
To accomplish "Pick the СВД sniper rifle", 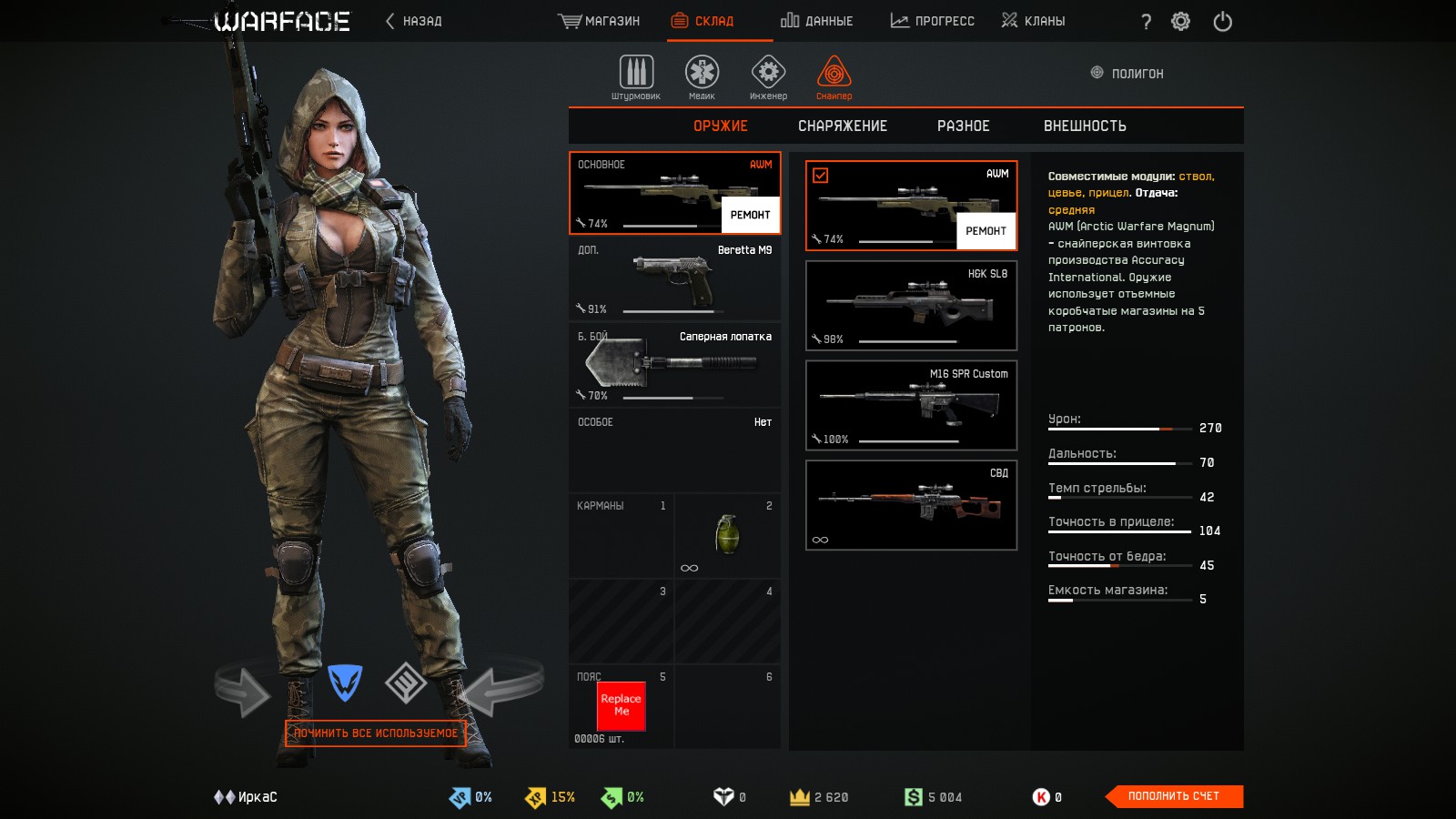I will click(911, 505).
